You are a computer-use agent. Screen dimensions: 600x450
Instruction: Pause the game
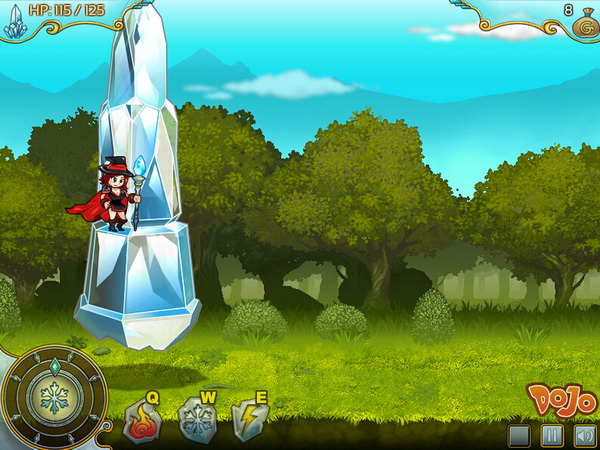[551, 436]
